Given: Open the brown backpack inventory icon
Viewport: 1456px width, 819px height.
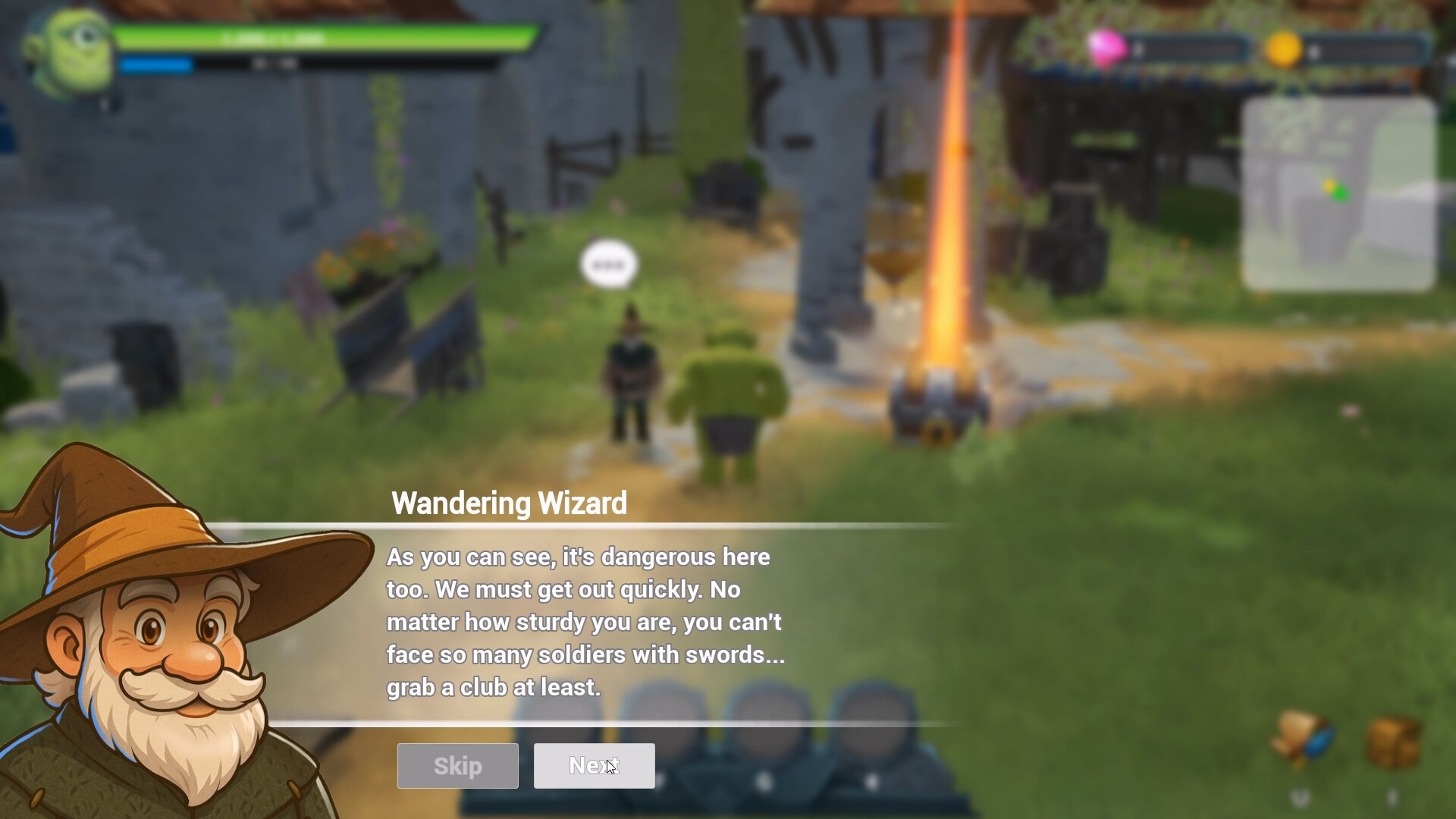Looking at the screenshot, I should [x=1394, y=741].
